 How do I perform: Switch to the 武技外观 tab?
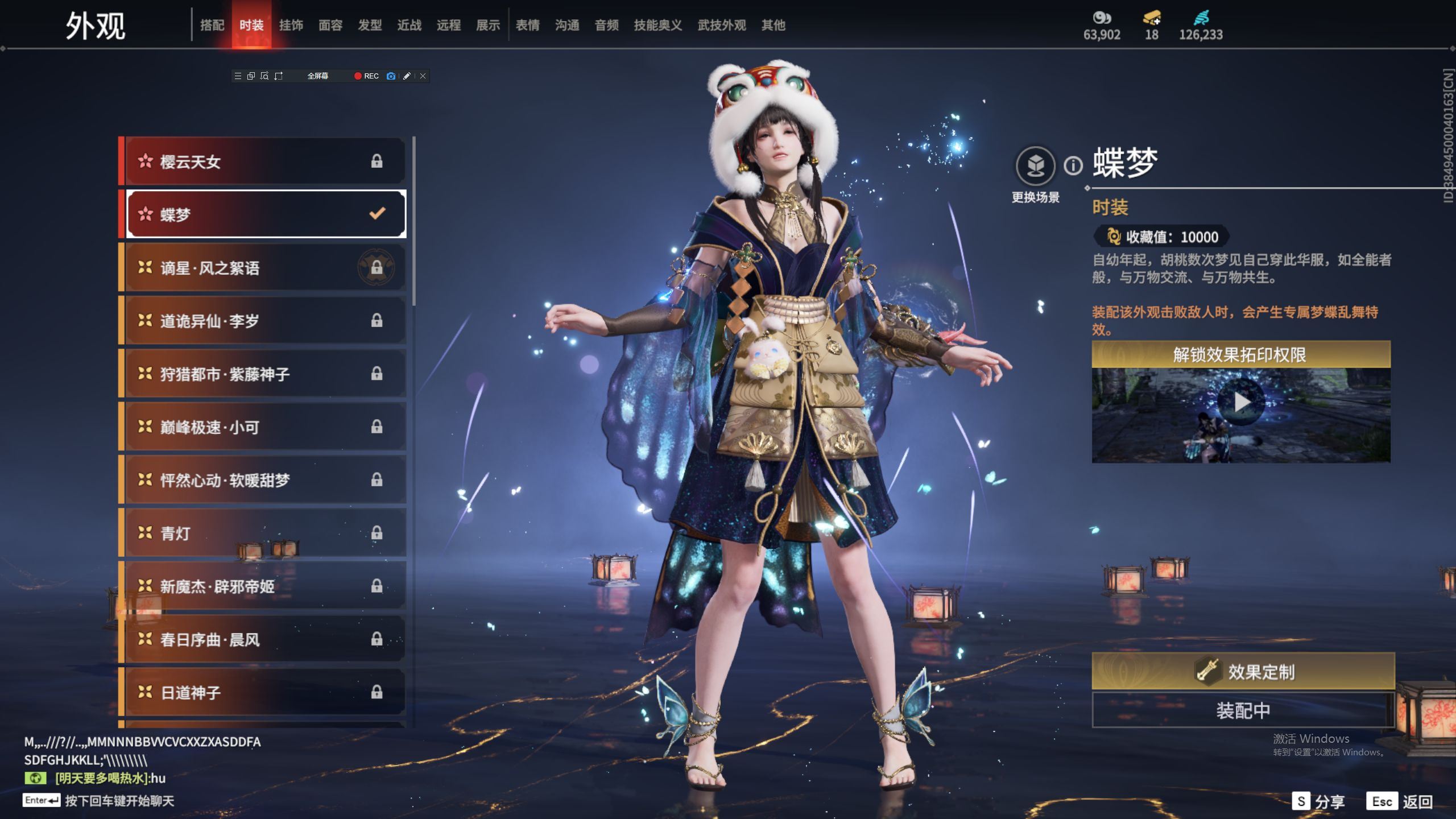point(721,25)
